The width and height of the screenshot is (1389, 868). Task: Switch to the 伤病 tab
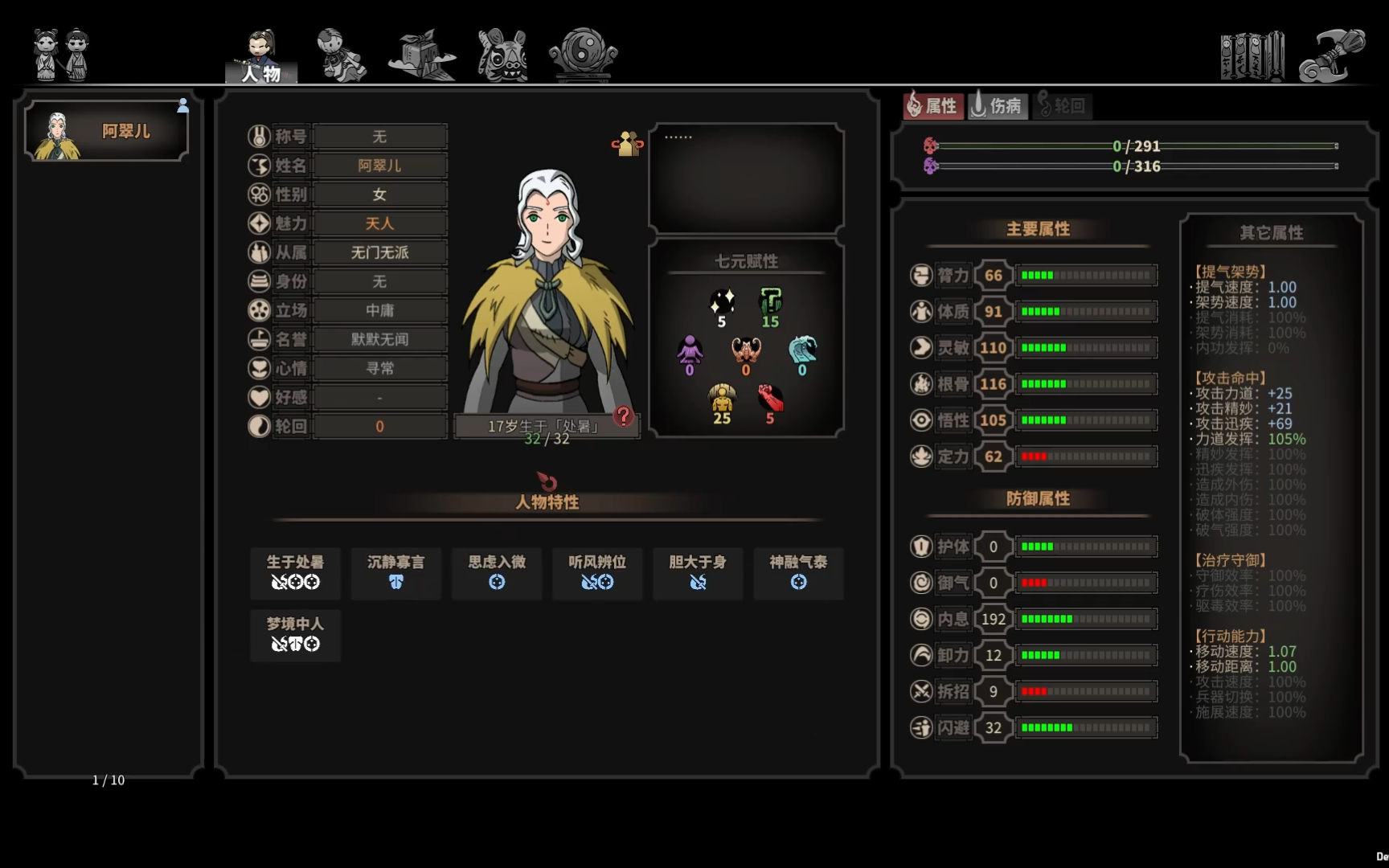coord(998,105)
